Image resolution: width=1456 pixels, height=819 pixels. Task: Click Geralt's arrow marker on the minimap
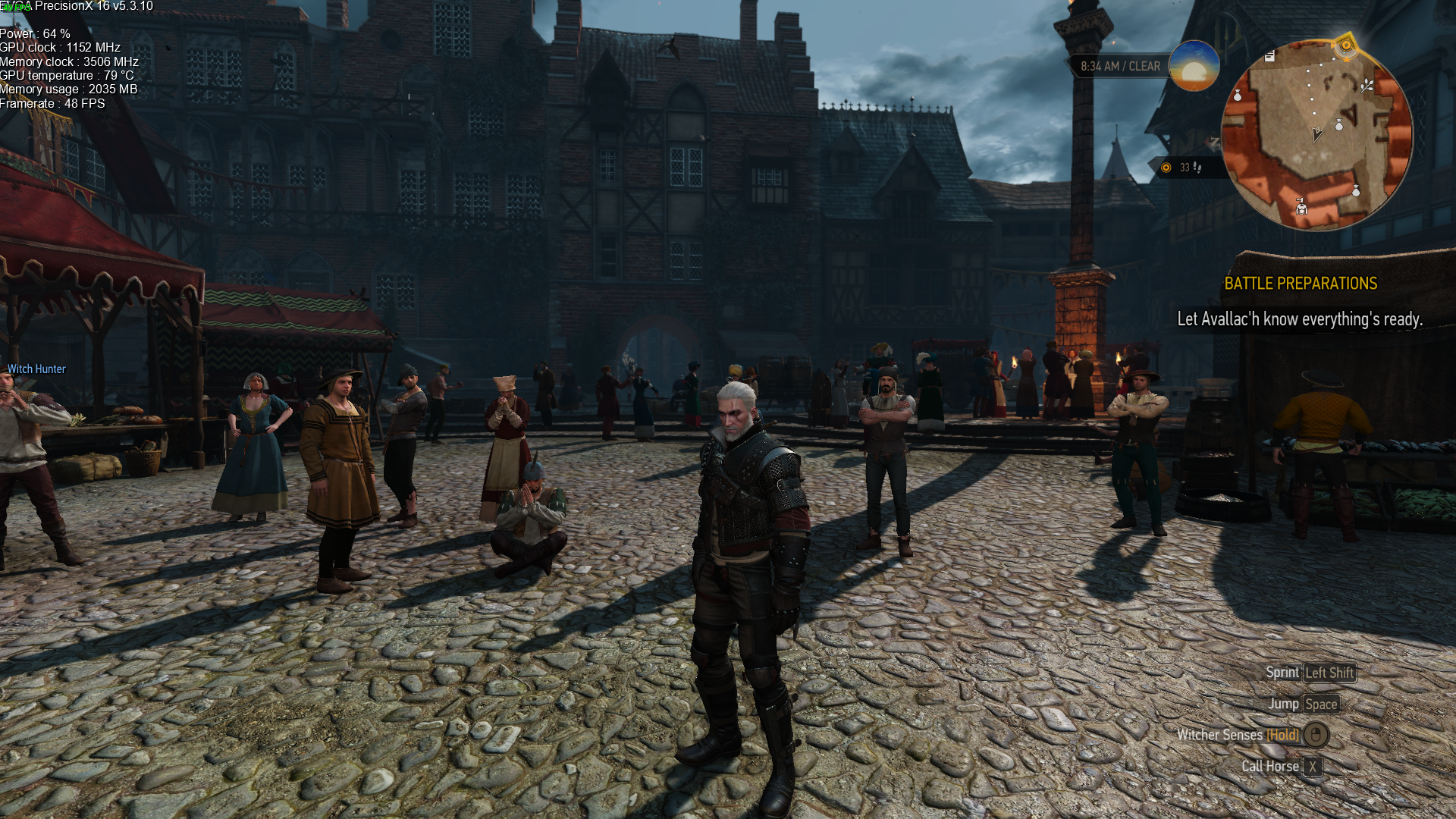point(1317,134)
